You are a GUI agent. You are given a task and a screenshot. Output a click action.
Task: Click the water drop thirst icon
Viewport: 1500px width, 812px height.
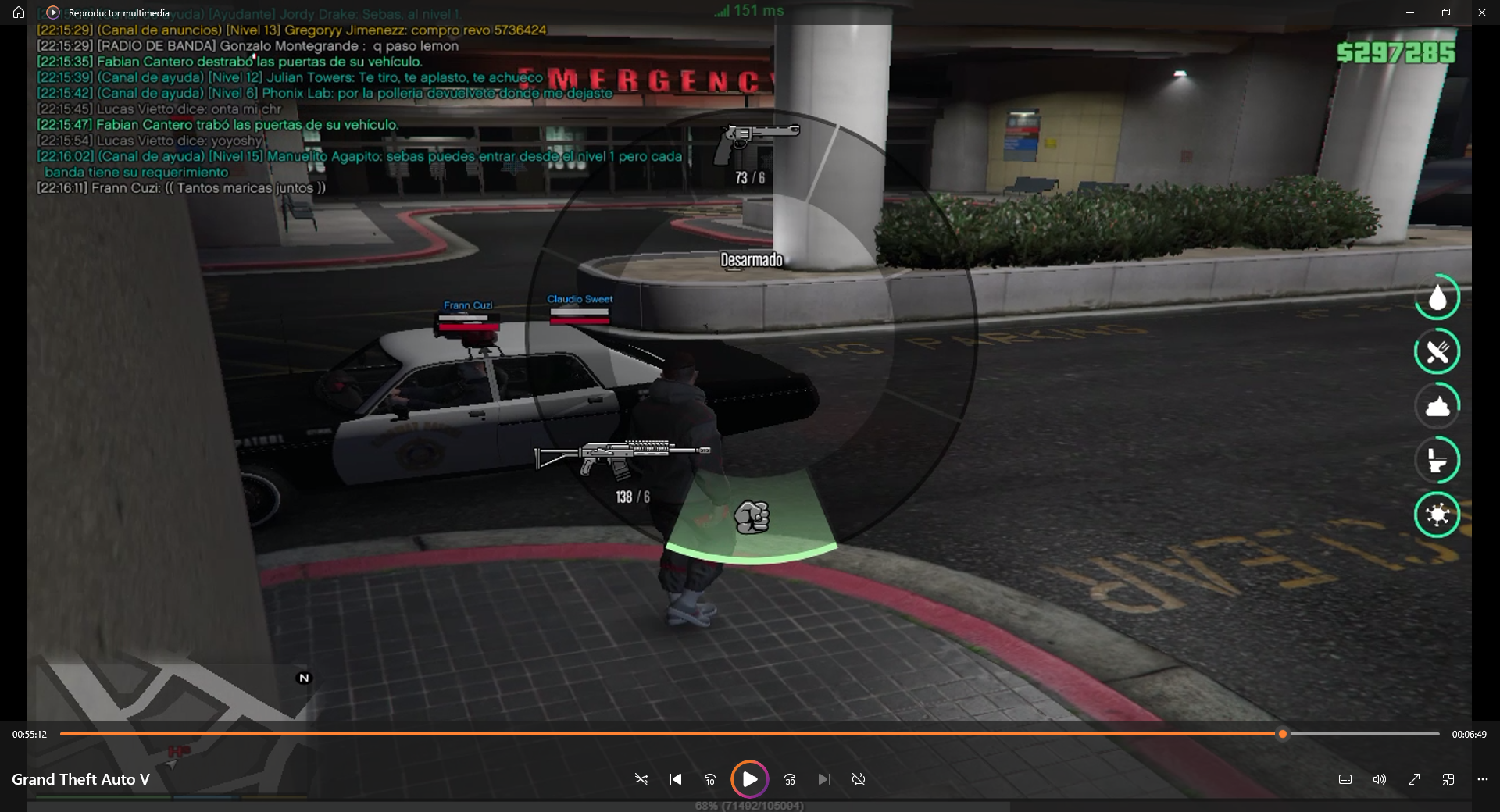point(1437,297)
